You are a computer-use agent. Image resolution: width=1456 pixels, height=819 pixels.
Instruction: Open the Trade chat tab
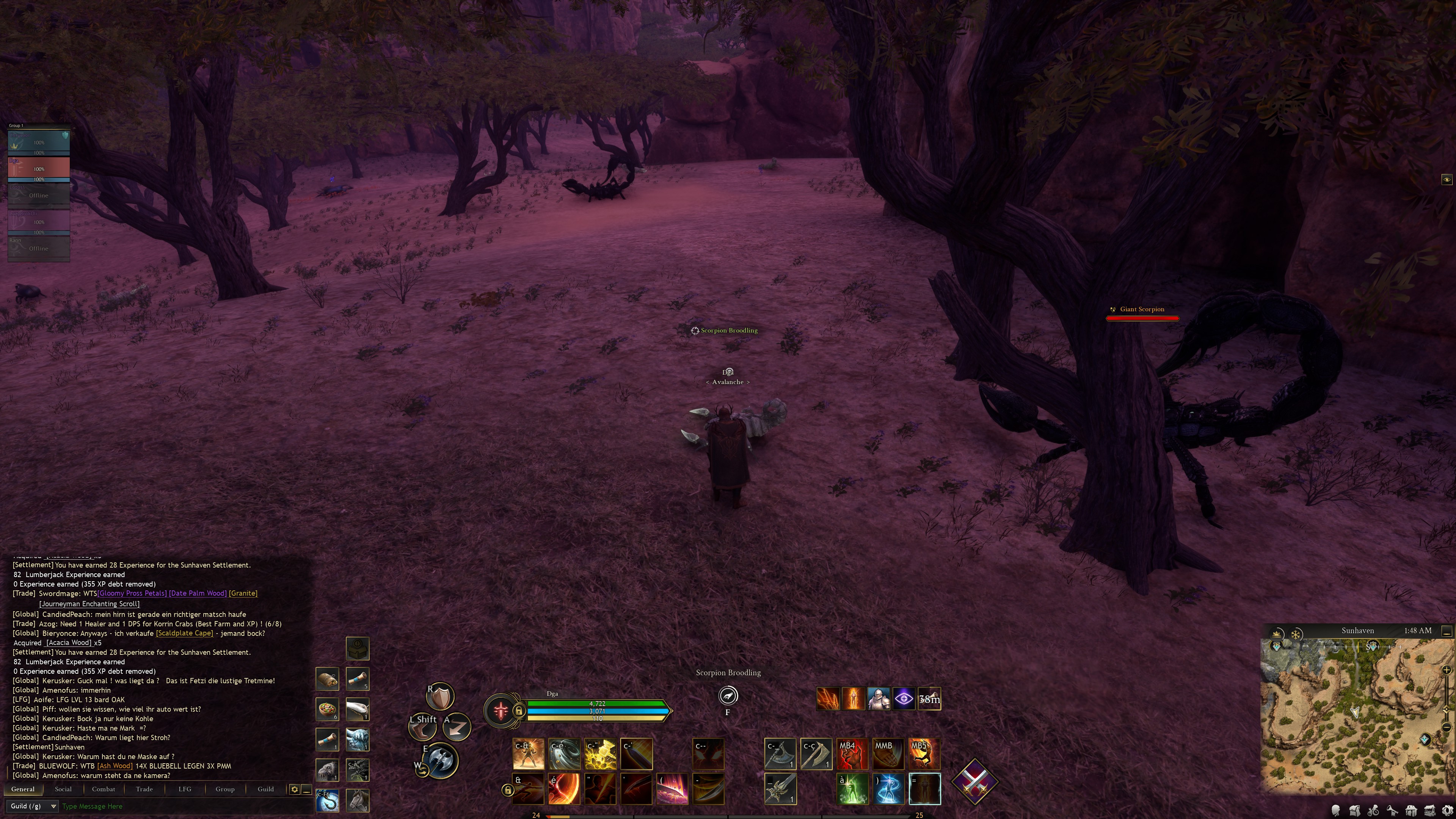144,789
